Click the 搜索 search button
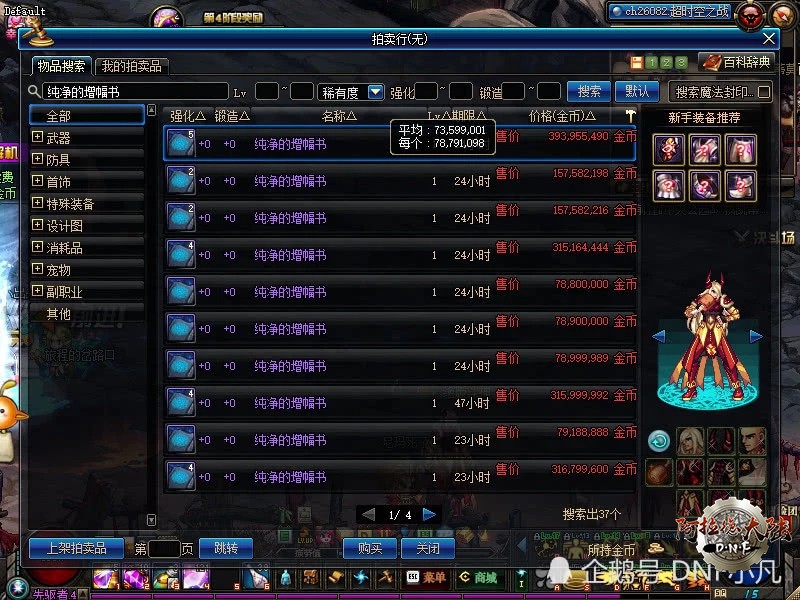800x600 pixels. 589,91
